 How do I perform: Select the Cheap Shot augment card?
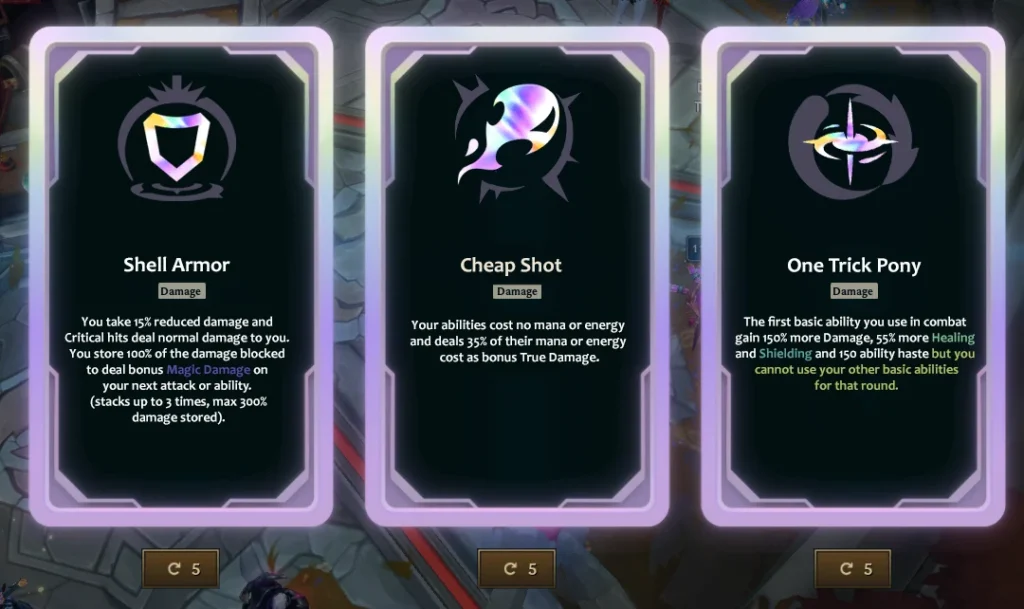point(516,275)
